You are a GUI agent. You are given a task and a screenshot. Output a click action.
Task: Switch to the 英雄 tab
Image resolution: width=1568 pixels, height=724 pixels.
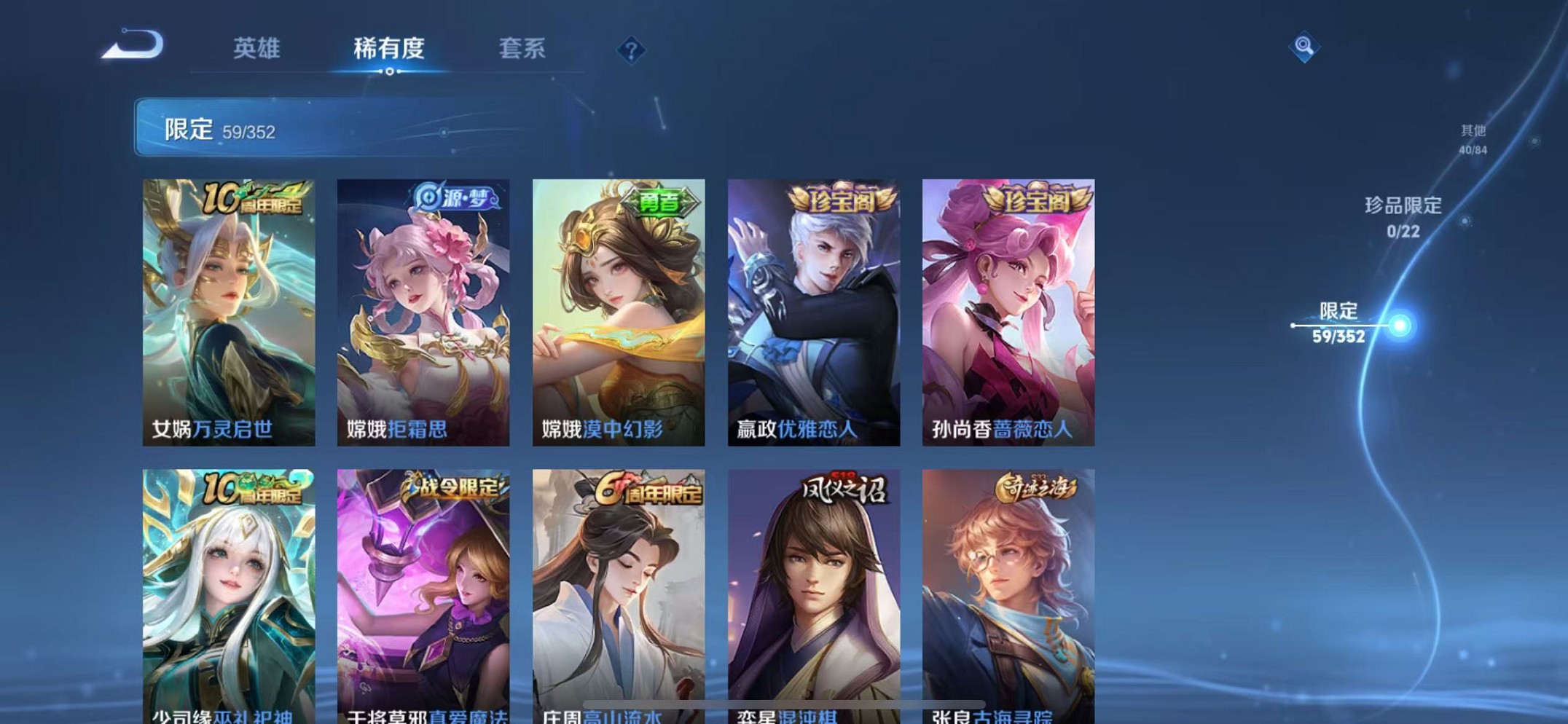(256, 50)
